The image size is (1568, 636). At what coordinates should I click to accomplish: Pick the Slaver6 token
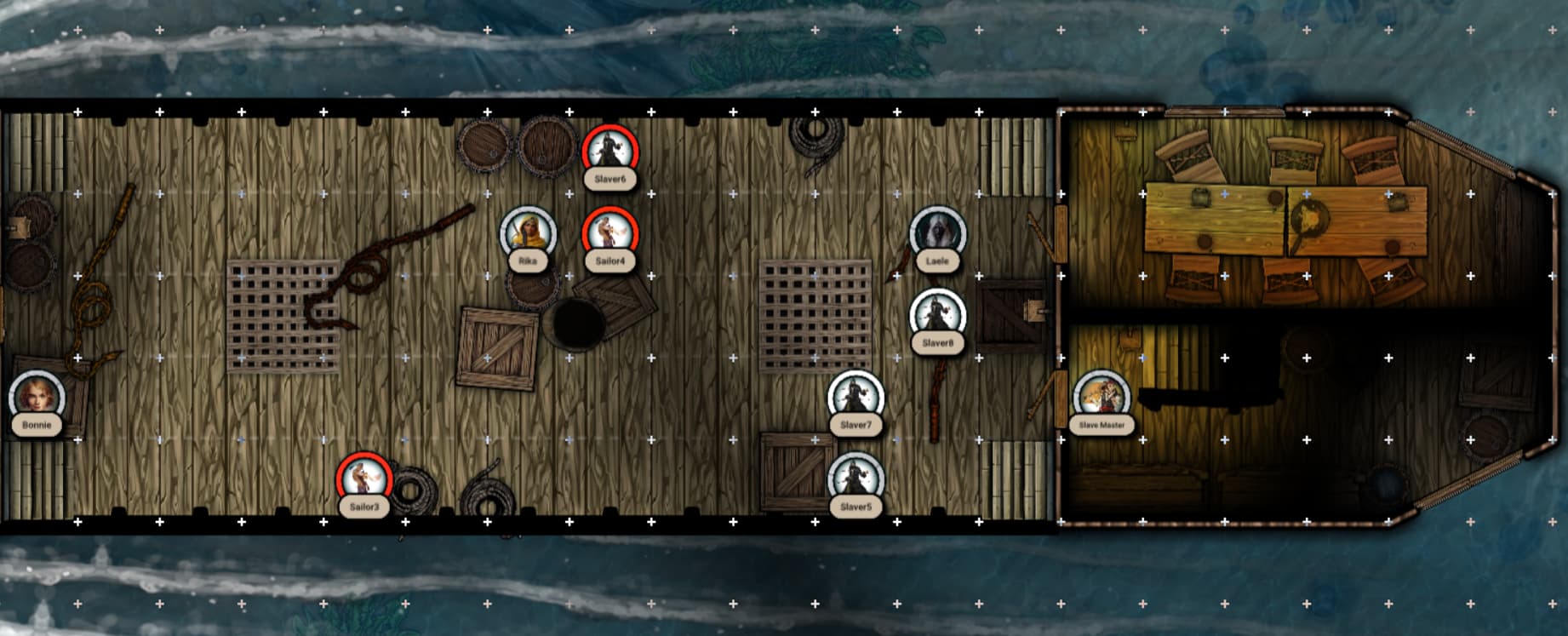click(610, 152)
